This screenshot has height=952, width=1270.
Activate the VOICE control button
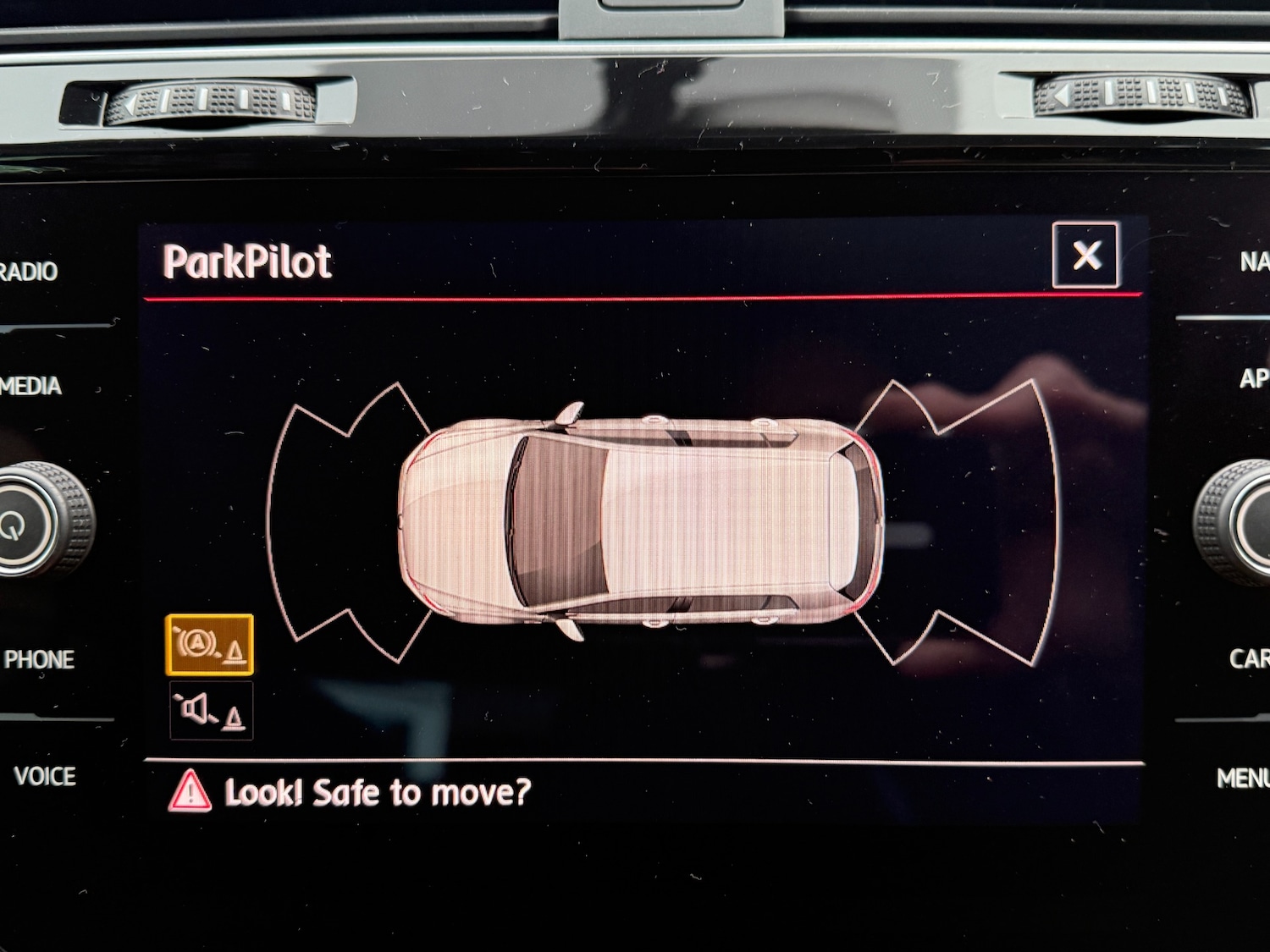pos(45,776)
